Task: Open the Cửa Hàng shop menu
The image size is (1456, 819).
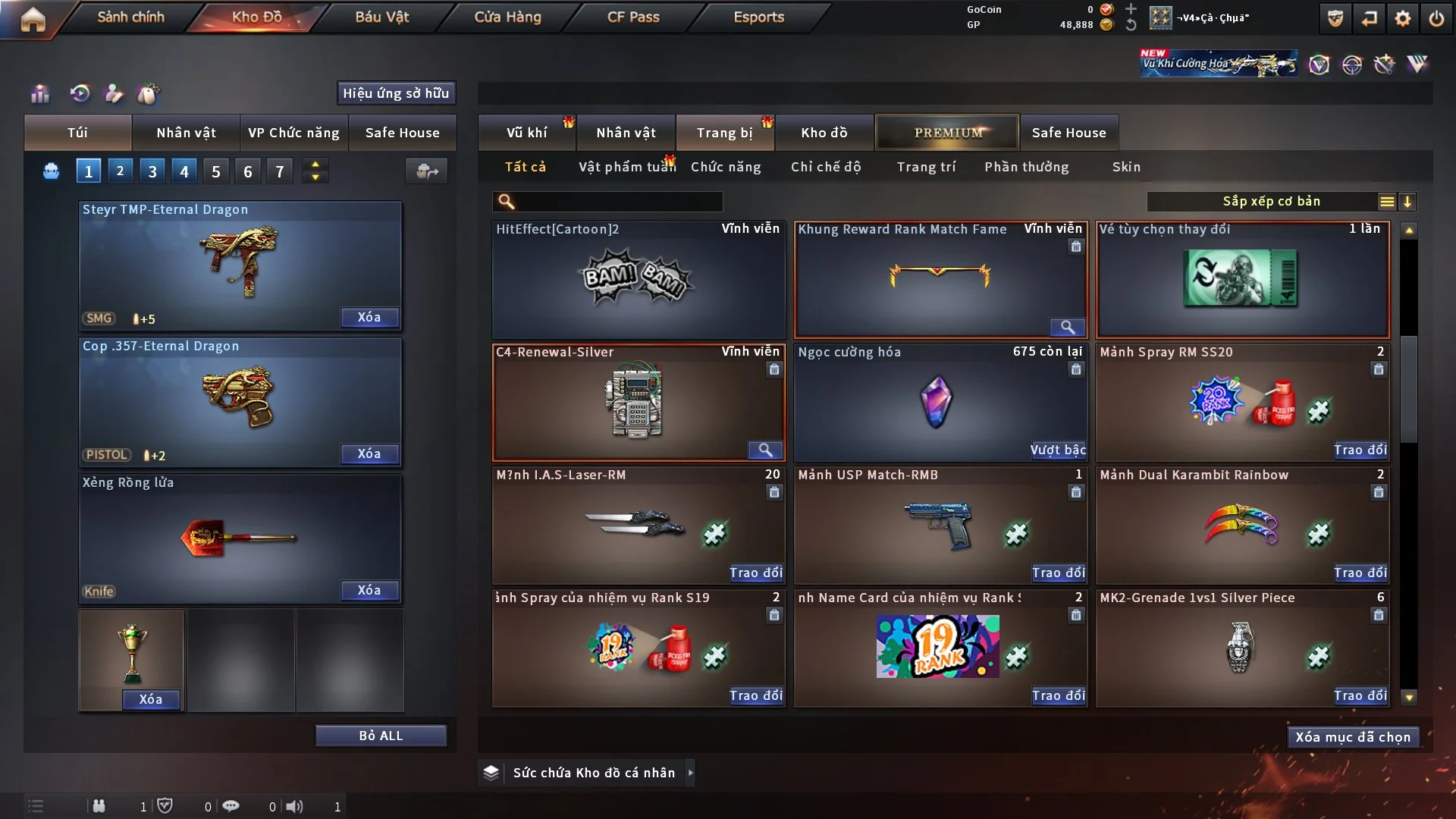Action: coord(507,17)
